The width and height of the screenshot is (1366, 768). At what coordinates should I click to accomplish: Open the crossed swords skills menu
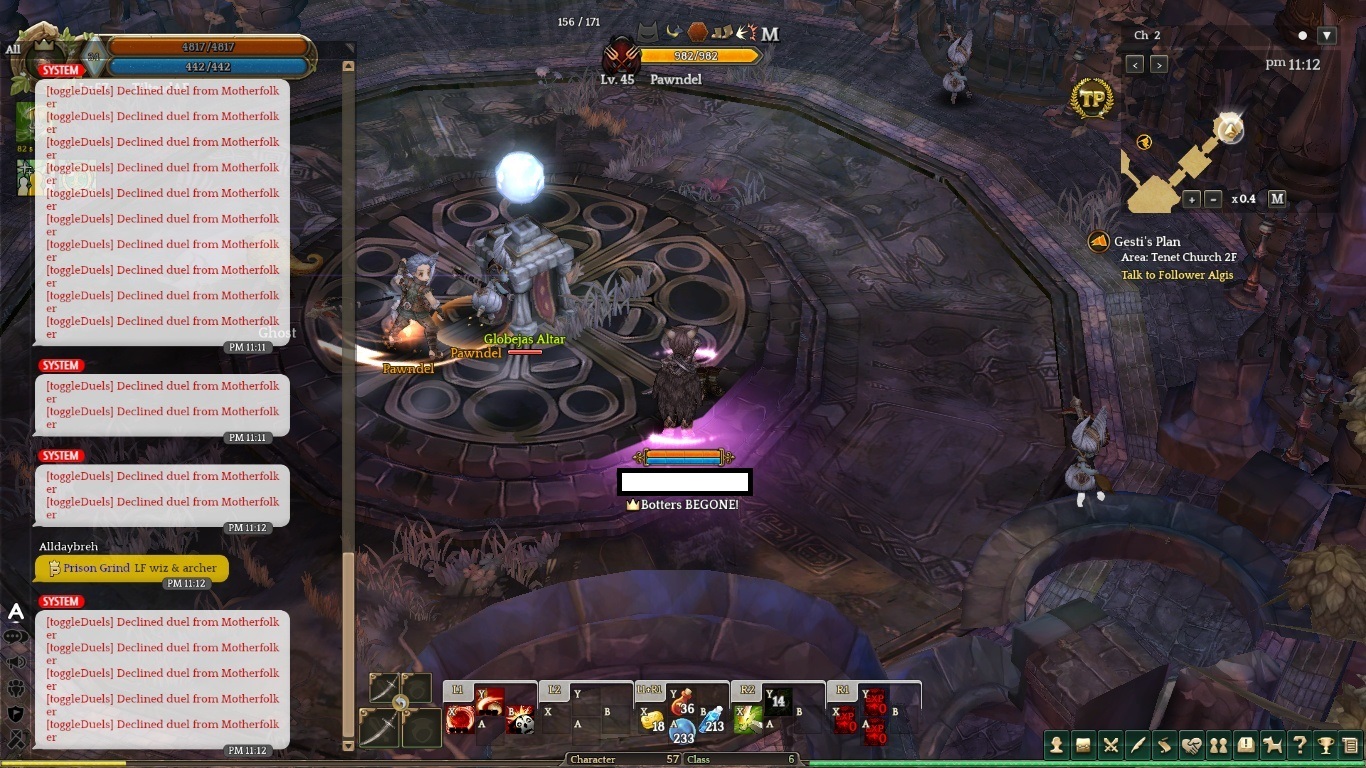pyautogui.click(x=1110, y=744)
